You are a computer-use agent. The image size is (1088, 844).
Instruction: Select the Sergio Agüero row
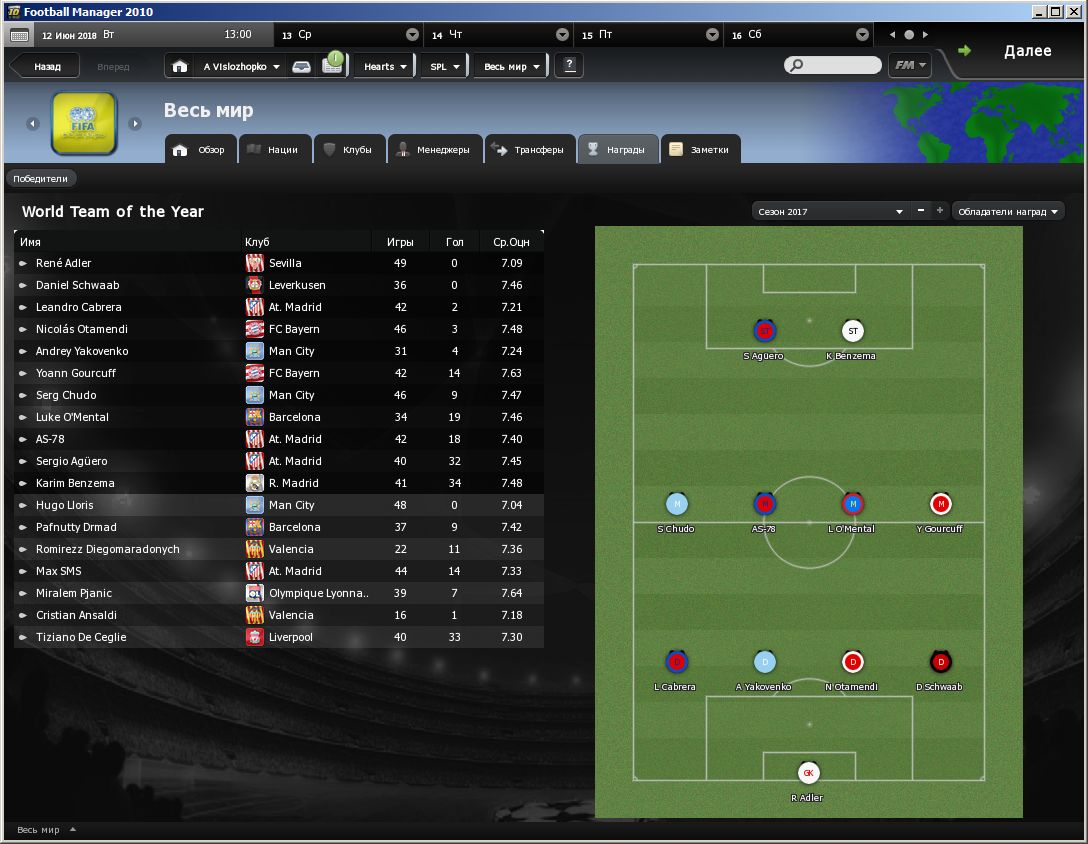coord(72,461)
